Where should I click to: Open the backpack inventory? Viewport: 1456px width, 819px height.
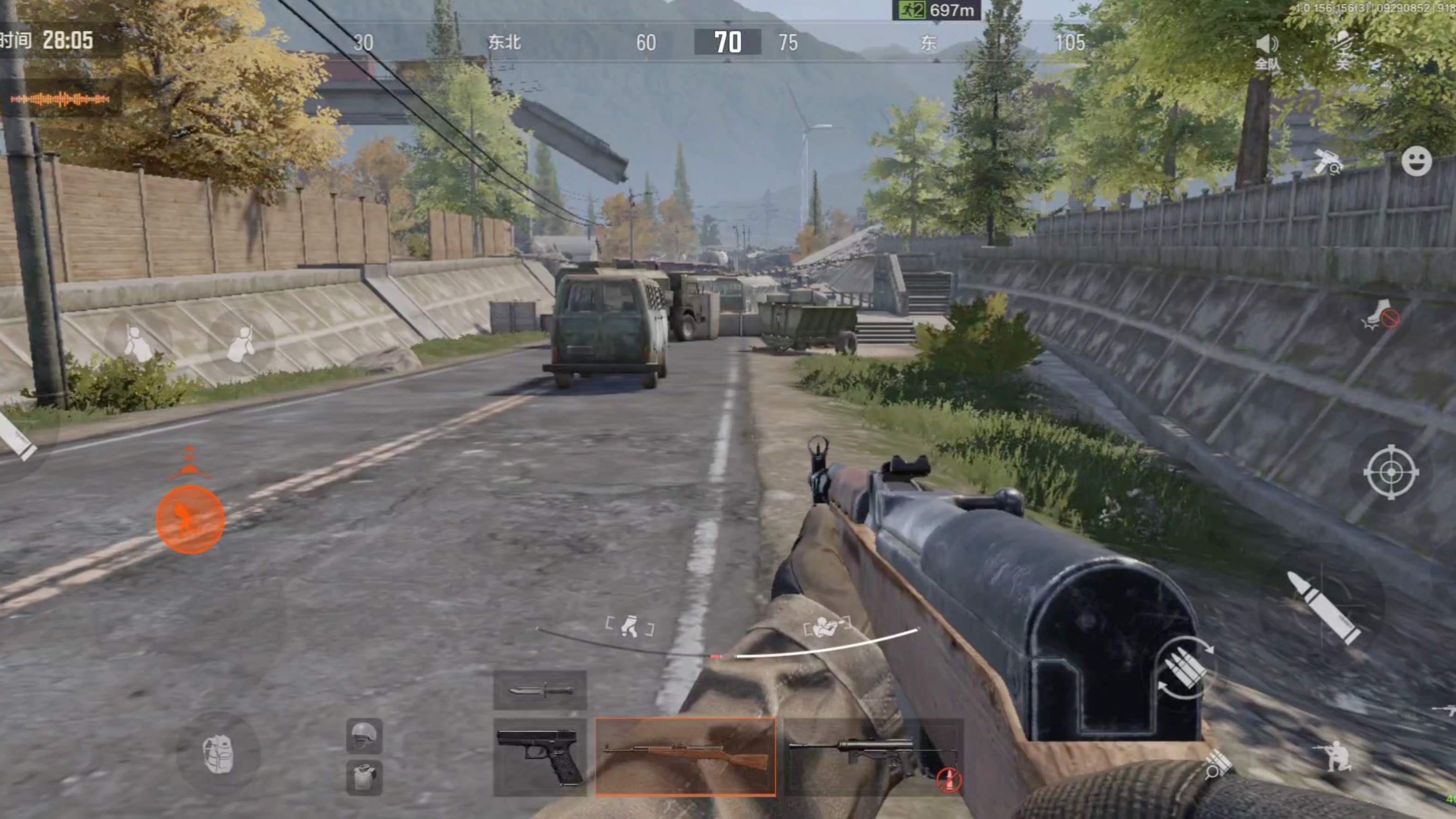[218, 753]
